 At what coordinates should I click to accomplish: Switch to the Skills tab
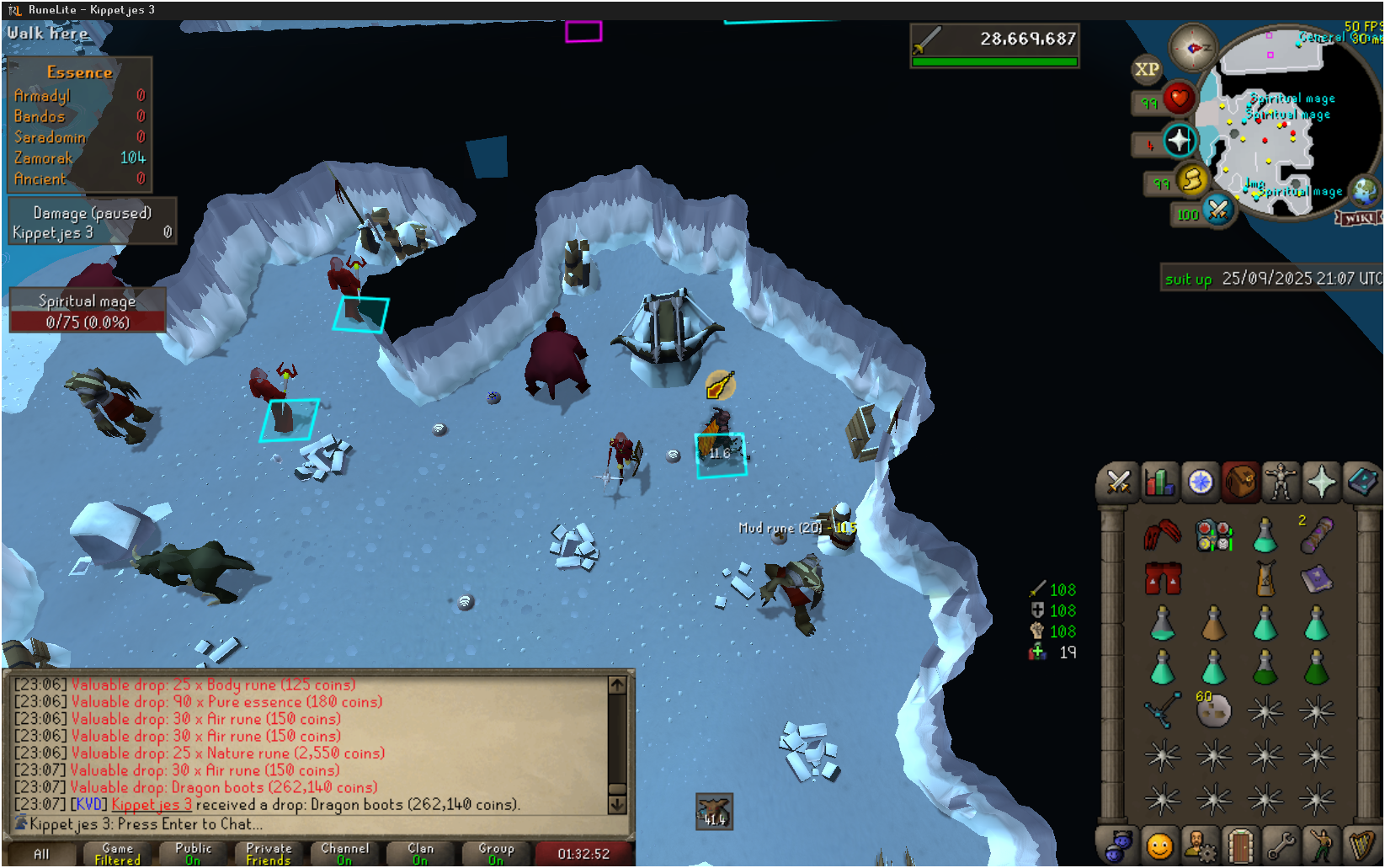pos(1159,482)
